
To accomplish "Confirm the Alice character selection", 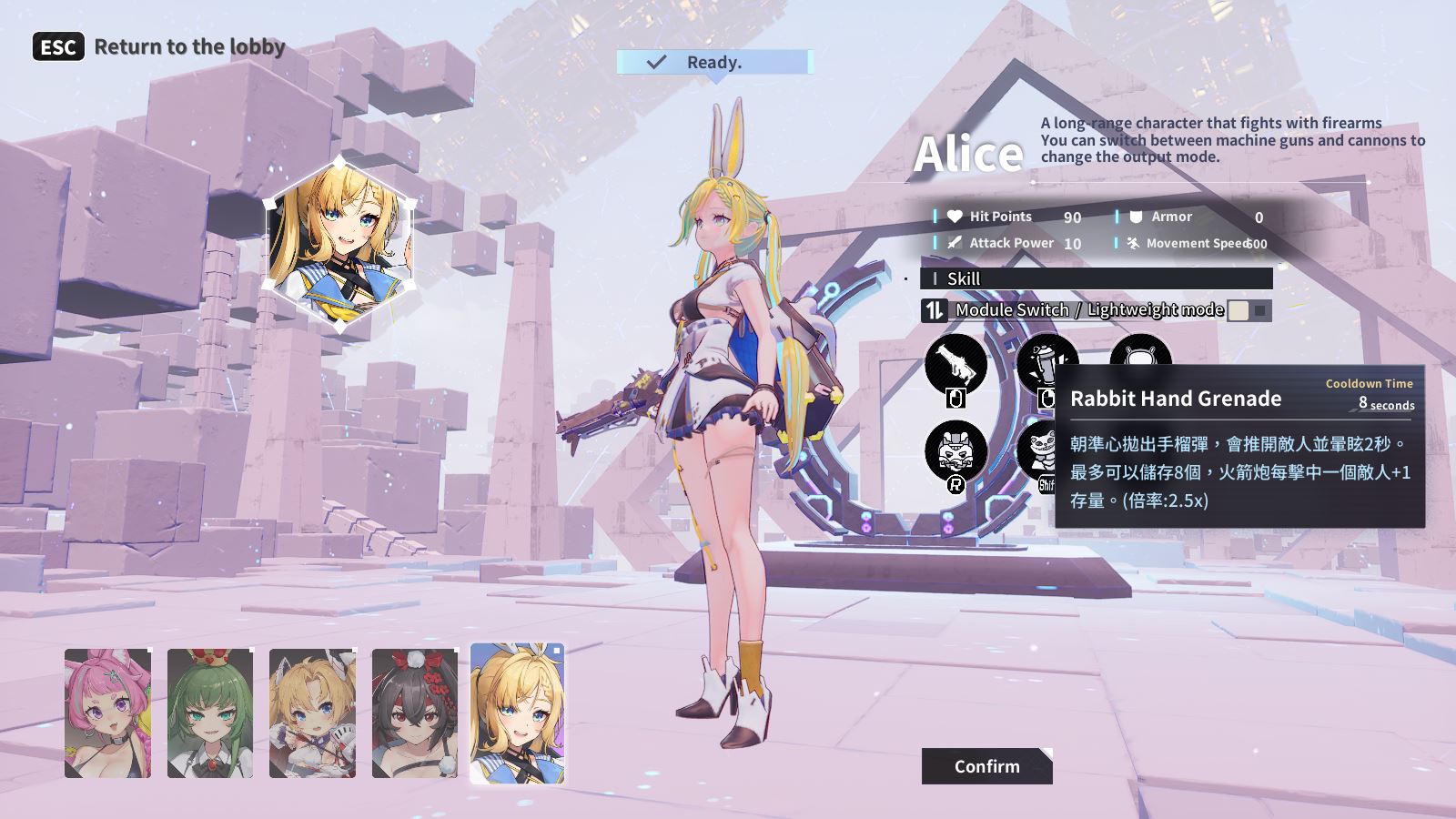I will [x=986, y=766].
